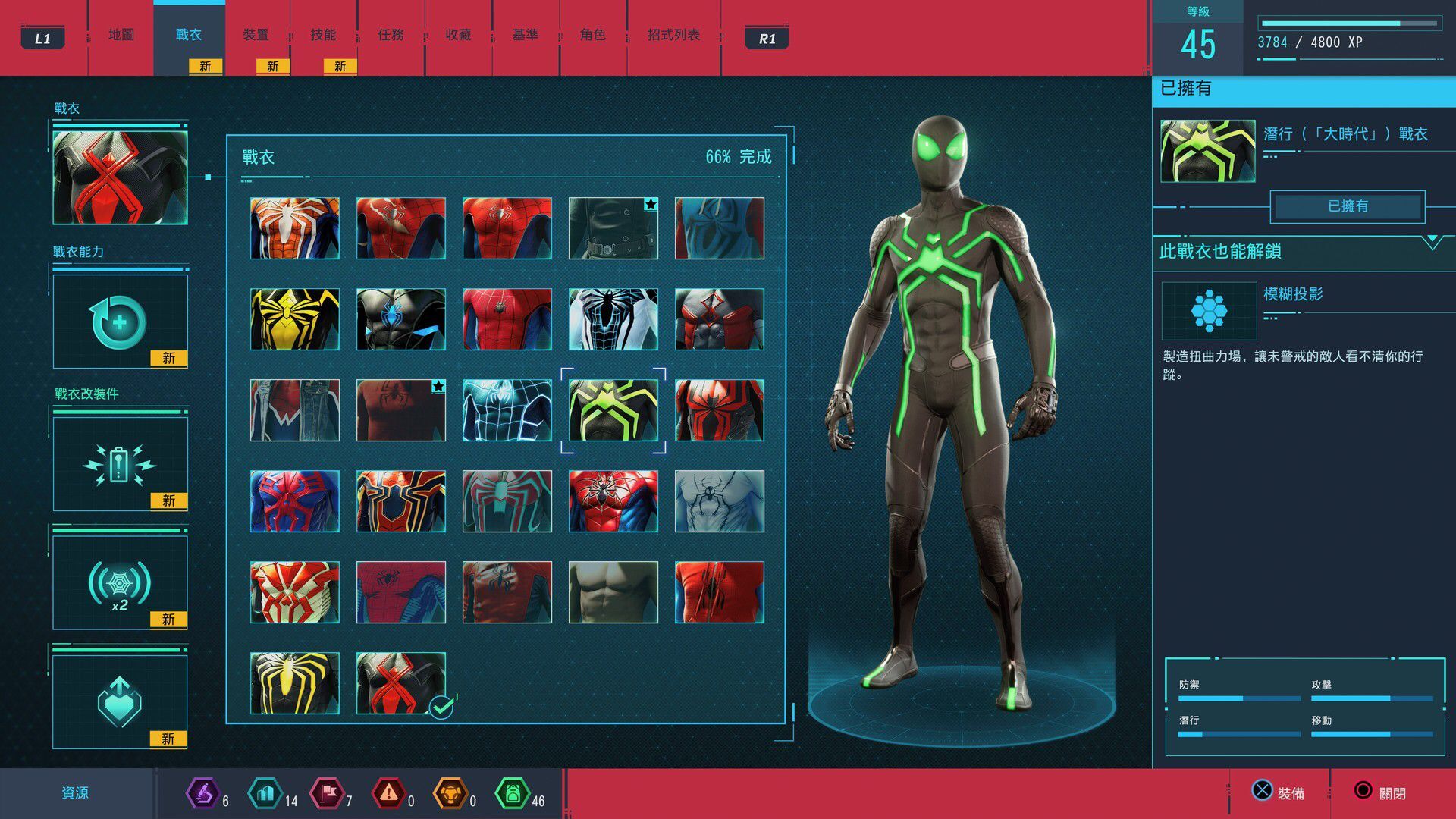
Task: Select the shirtless undies suit thumbnail
Action: tap(613, 592)
